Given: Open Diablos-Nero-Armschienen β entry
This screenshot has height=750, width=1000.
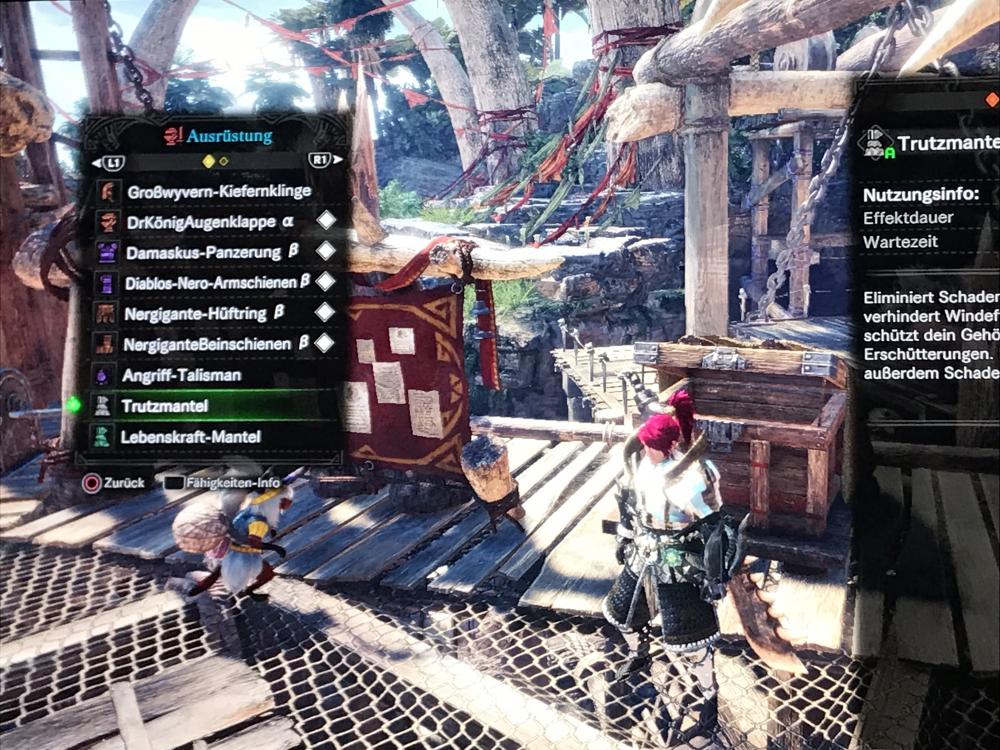Looking at the screenshot, I should tap(217, 283).
